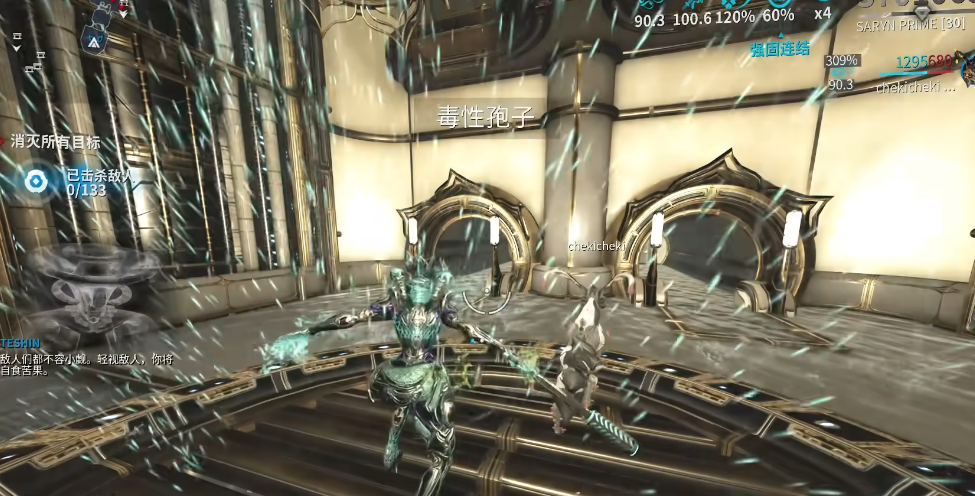Select the 消灭所有目标 objective tracker

point(55,142)
